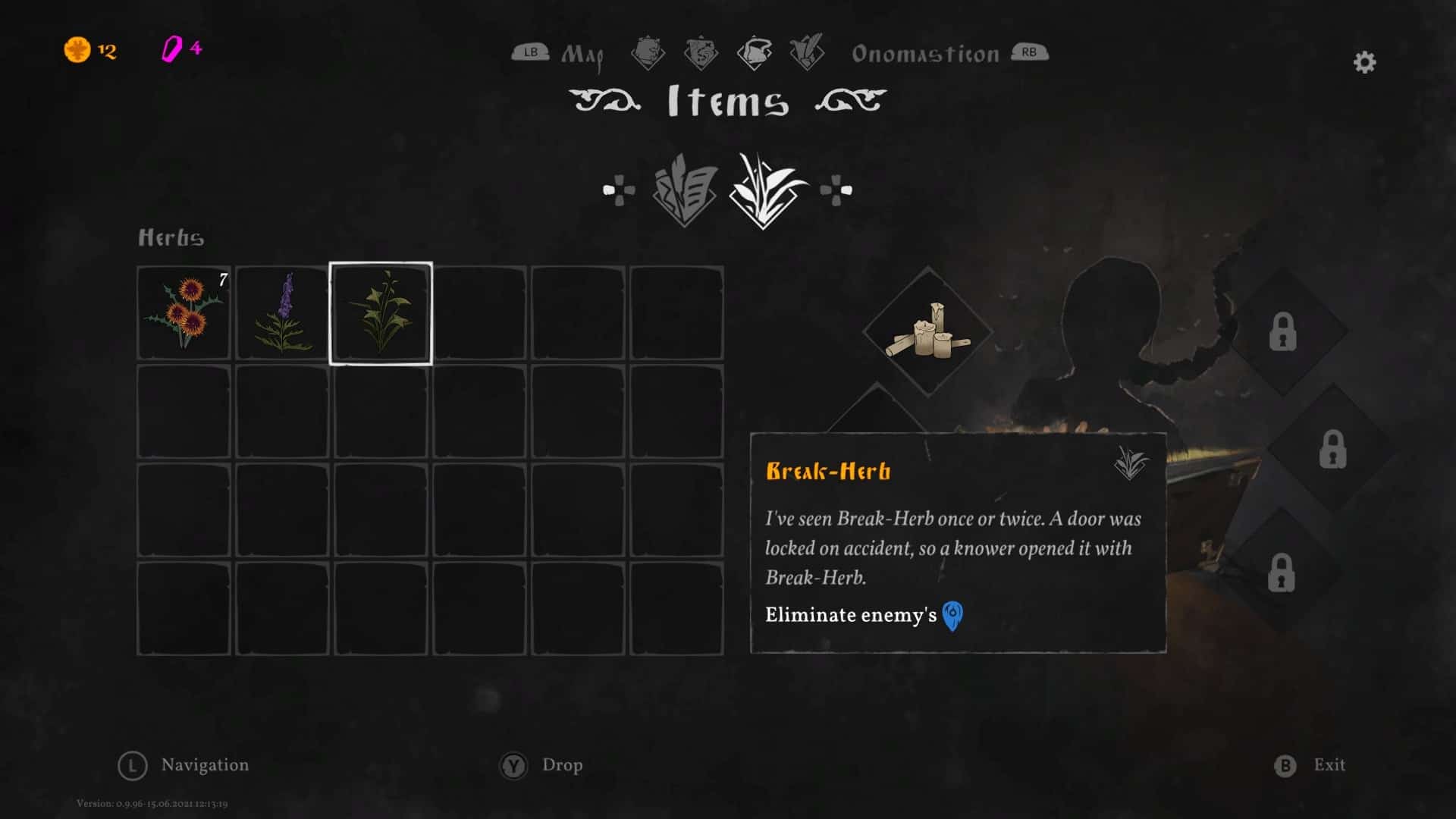The image size is (1456, 819).
Task: Select the Break-Herb green plant slot
Action: pos(381,313)
